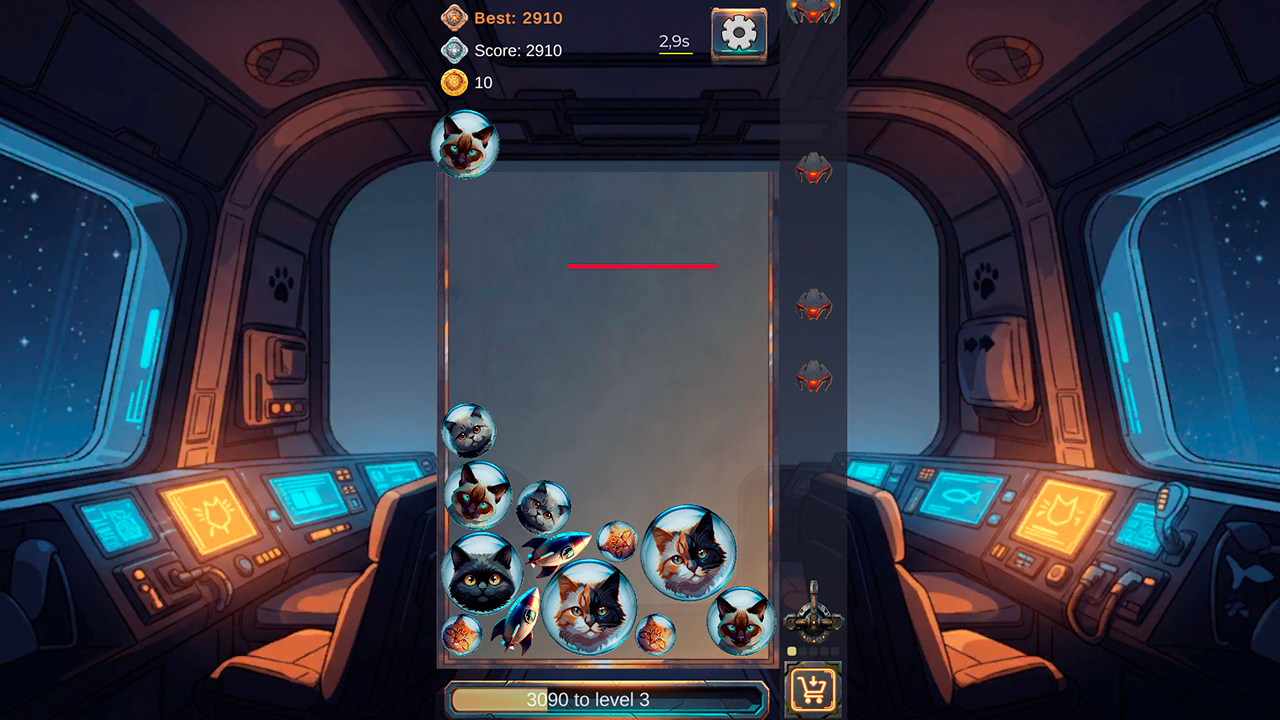Viewport: 1280px width, 720px height.
Task: Click the Best score medal icon
Action: (x=455, y=17)
